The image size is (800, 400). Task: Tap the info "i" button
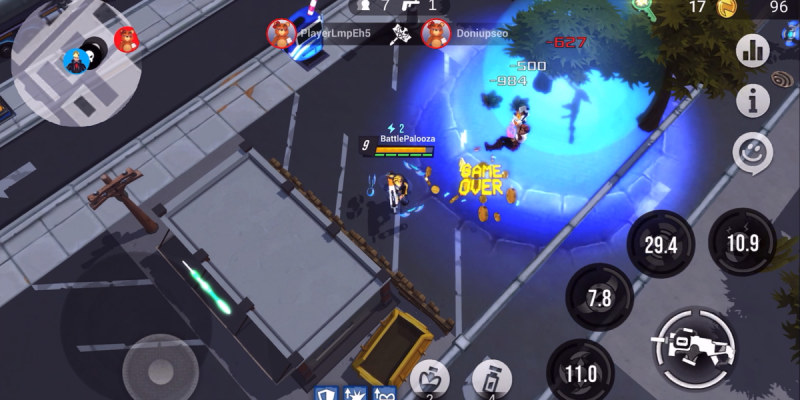[752, 100]
